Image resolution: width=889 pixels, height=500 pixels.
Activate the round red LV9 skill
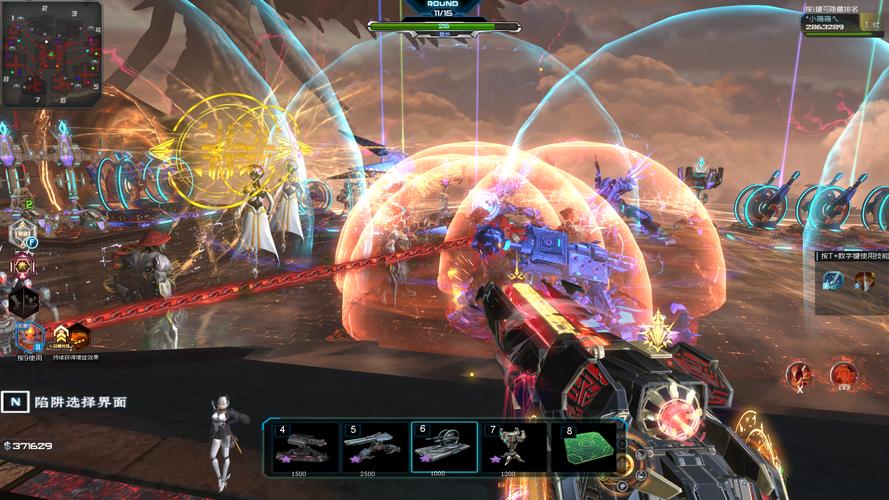click(842, 375)
